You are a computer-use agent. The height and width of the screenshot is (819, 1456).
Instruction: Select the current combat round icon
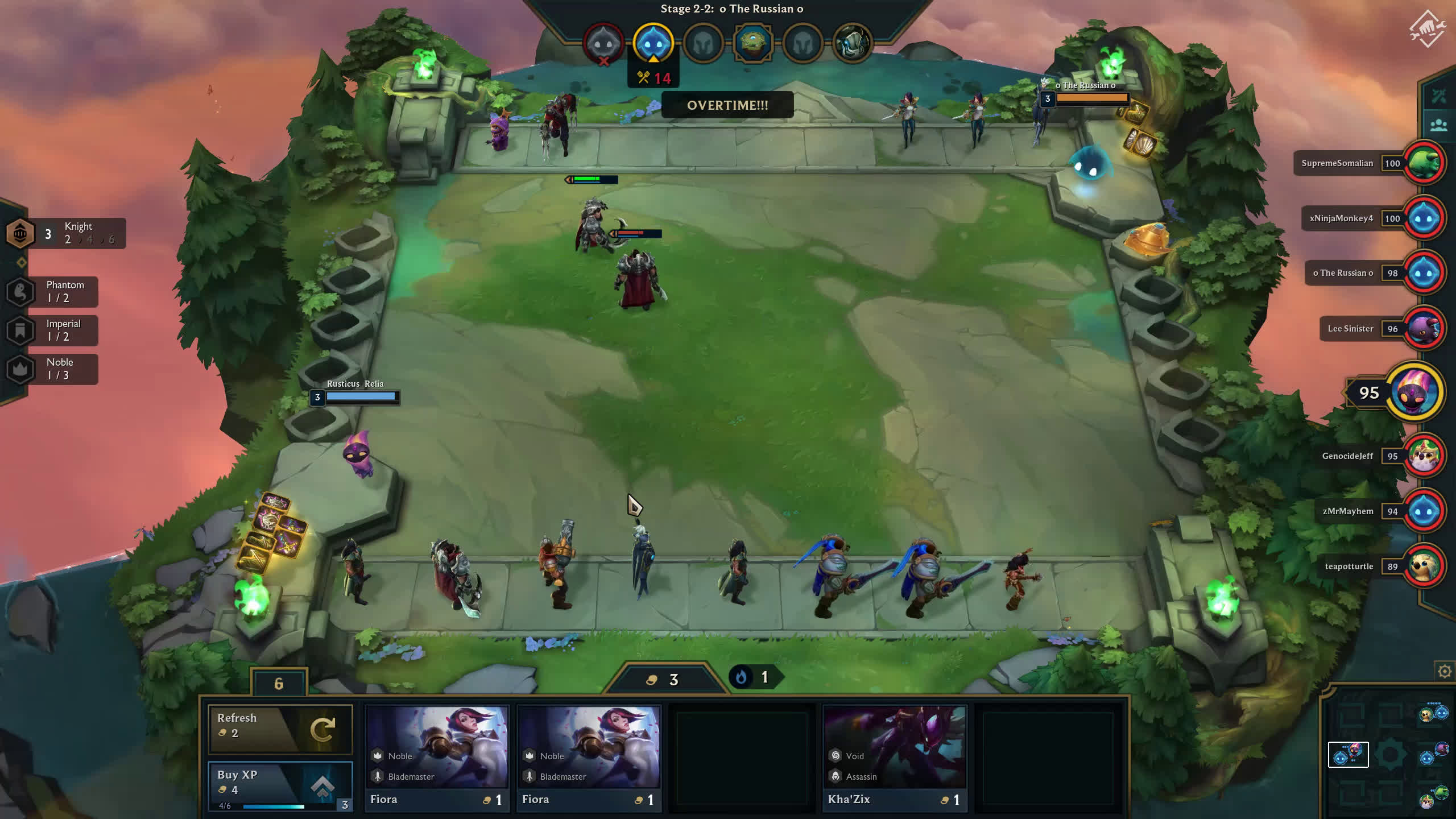(x=653, y=43)
